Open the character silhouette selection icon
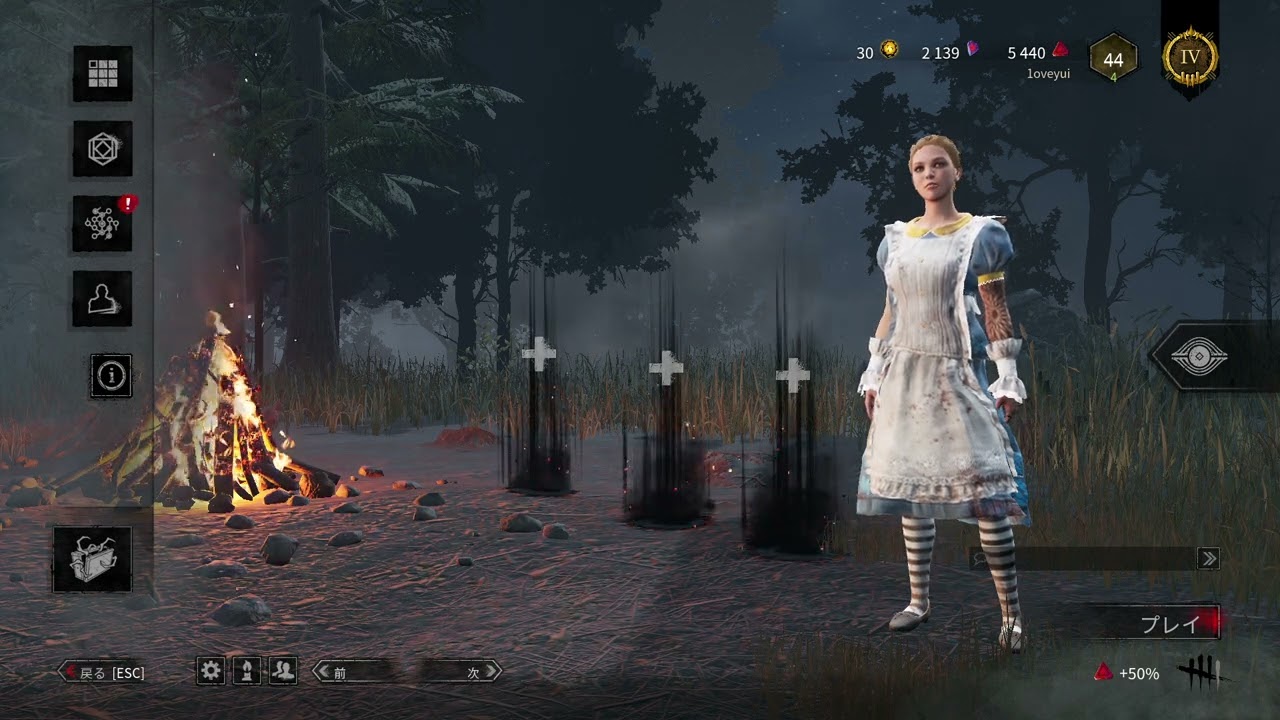This screenshot has width=1280, height=720. point(102,299)
